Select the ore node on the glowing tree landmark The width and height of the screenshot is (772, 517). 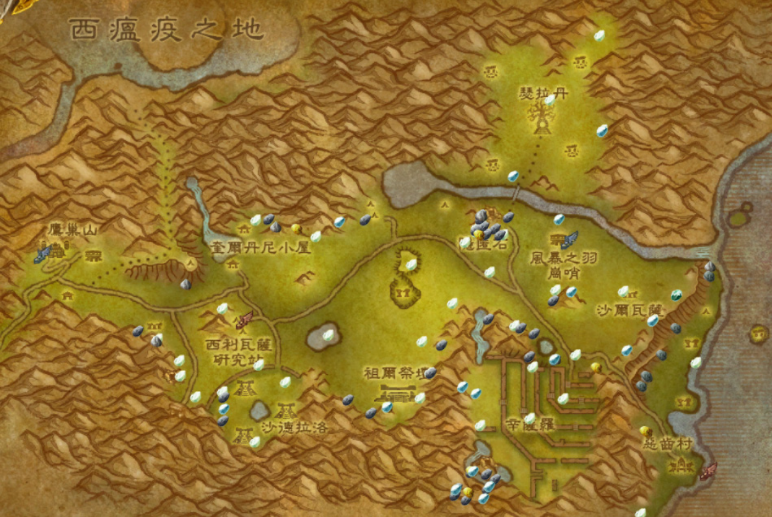point(549,100)
